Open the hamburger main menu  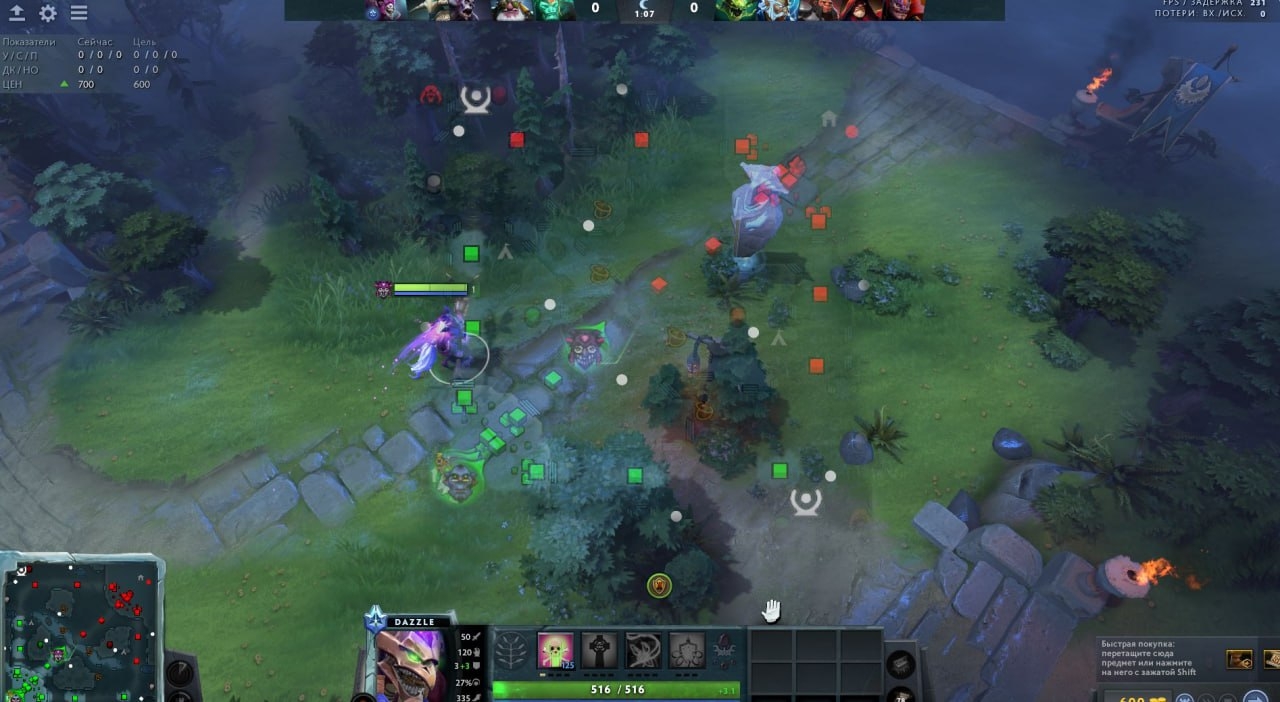pyautogui.click(x=79, y=13)
